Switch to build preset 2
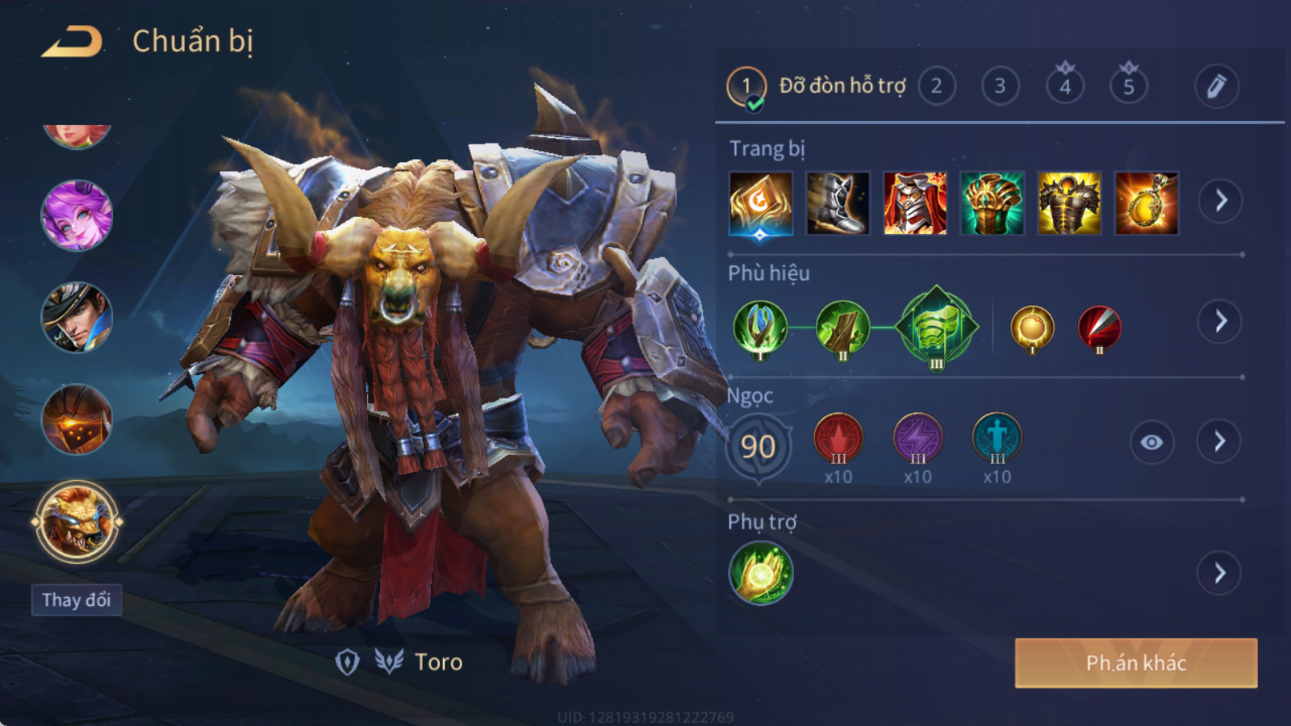 pyautogui.click(x=936, y=87)
